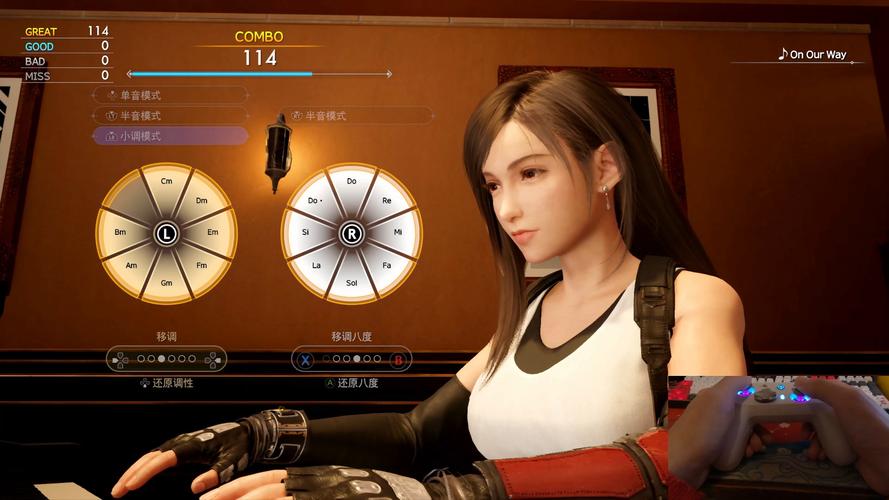Hit the Fm chord segment
This screenshot has height=500, width=889.
[x=201, y=265]
